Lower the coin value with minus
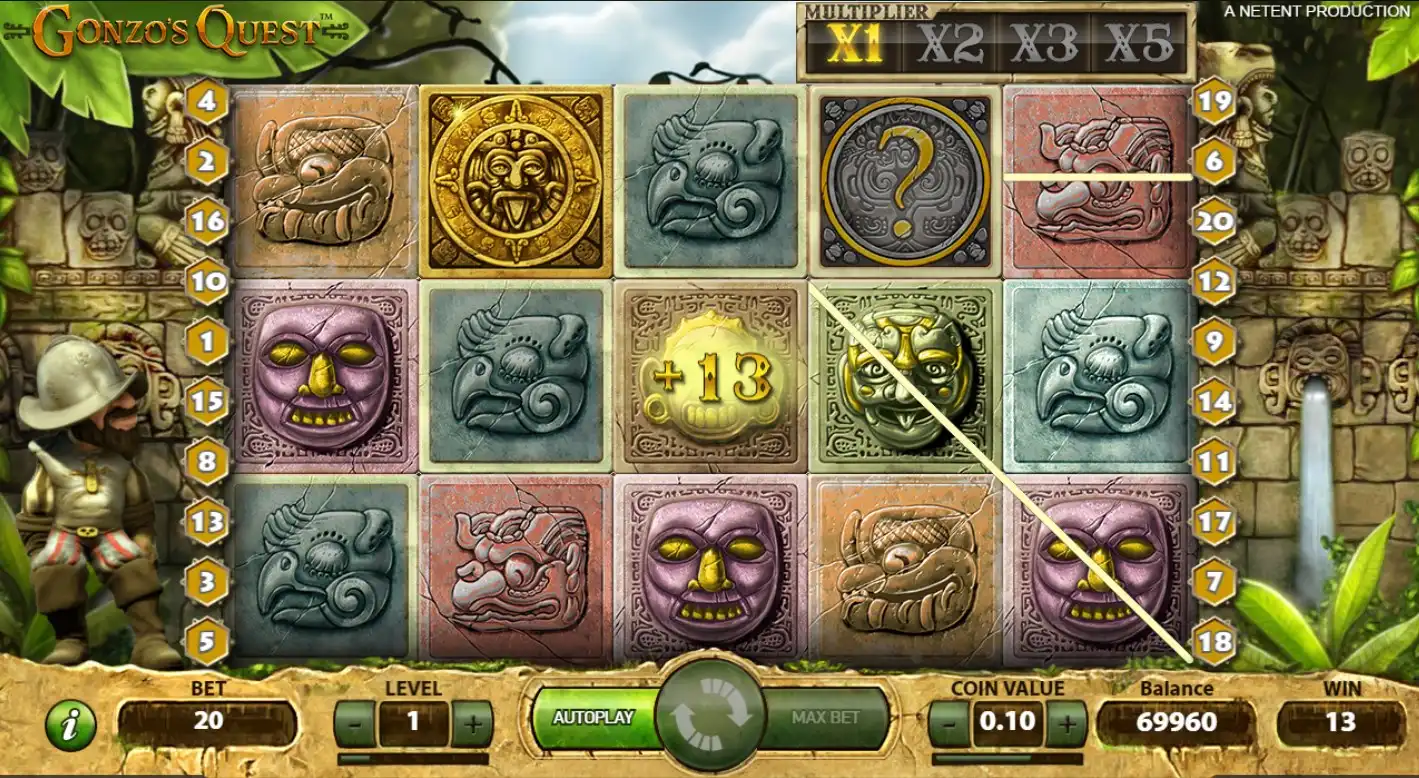The width and height of the screenshot is (1419, 778). coord(947,720)
